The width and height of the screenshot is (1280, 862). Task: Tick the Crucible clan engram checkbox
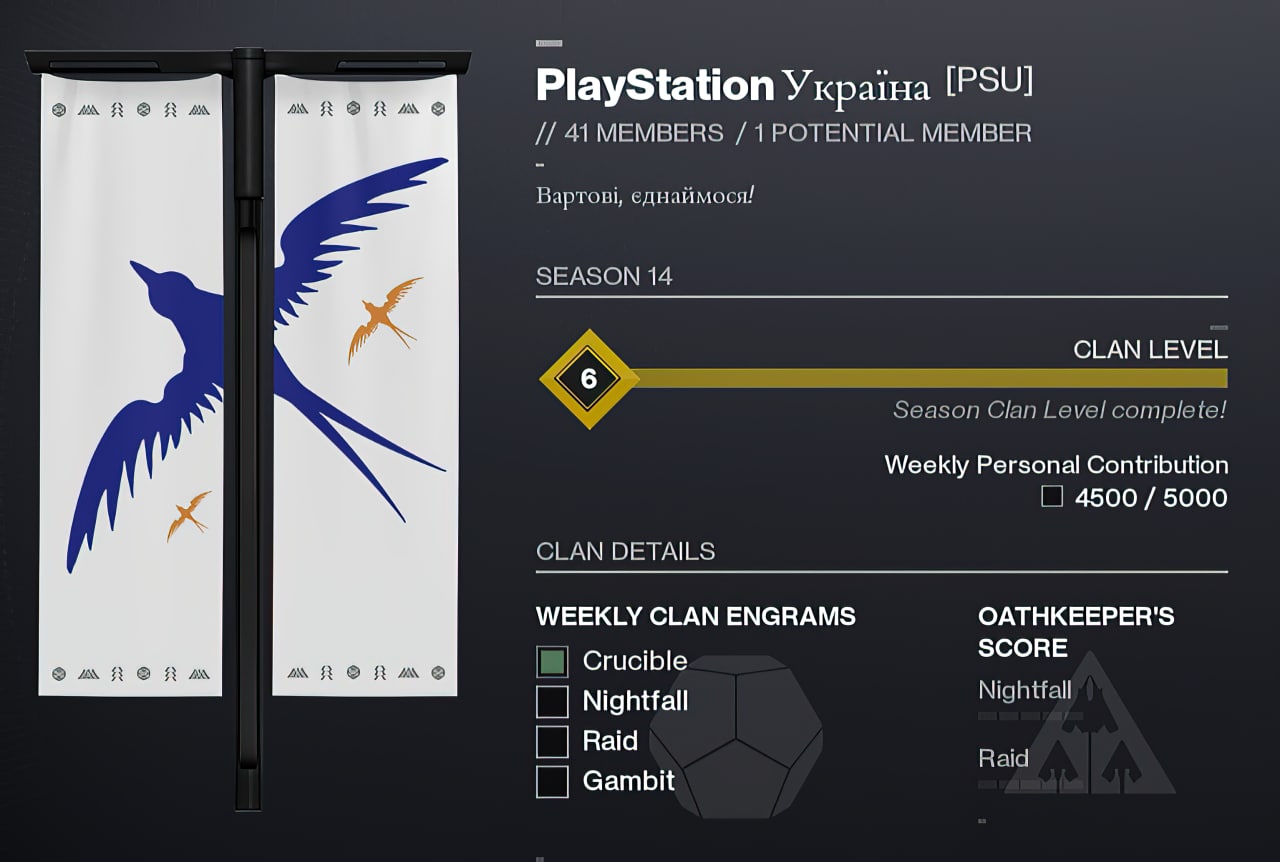click(552, 661)
